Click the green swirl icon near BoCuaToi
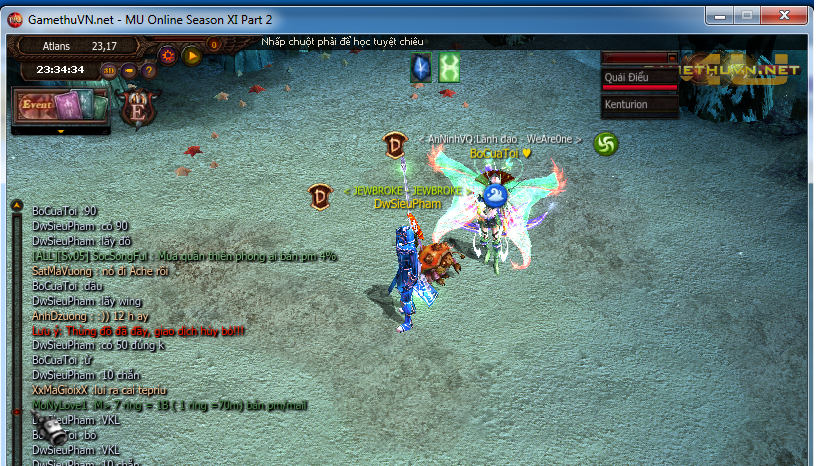819x466 pixels. [x=606, y=144]
